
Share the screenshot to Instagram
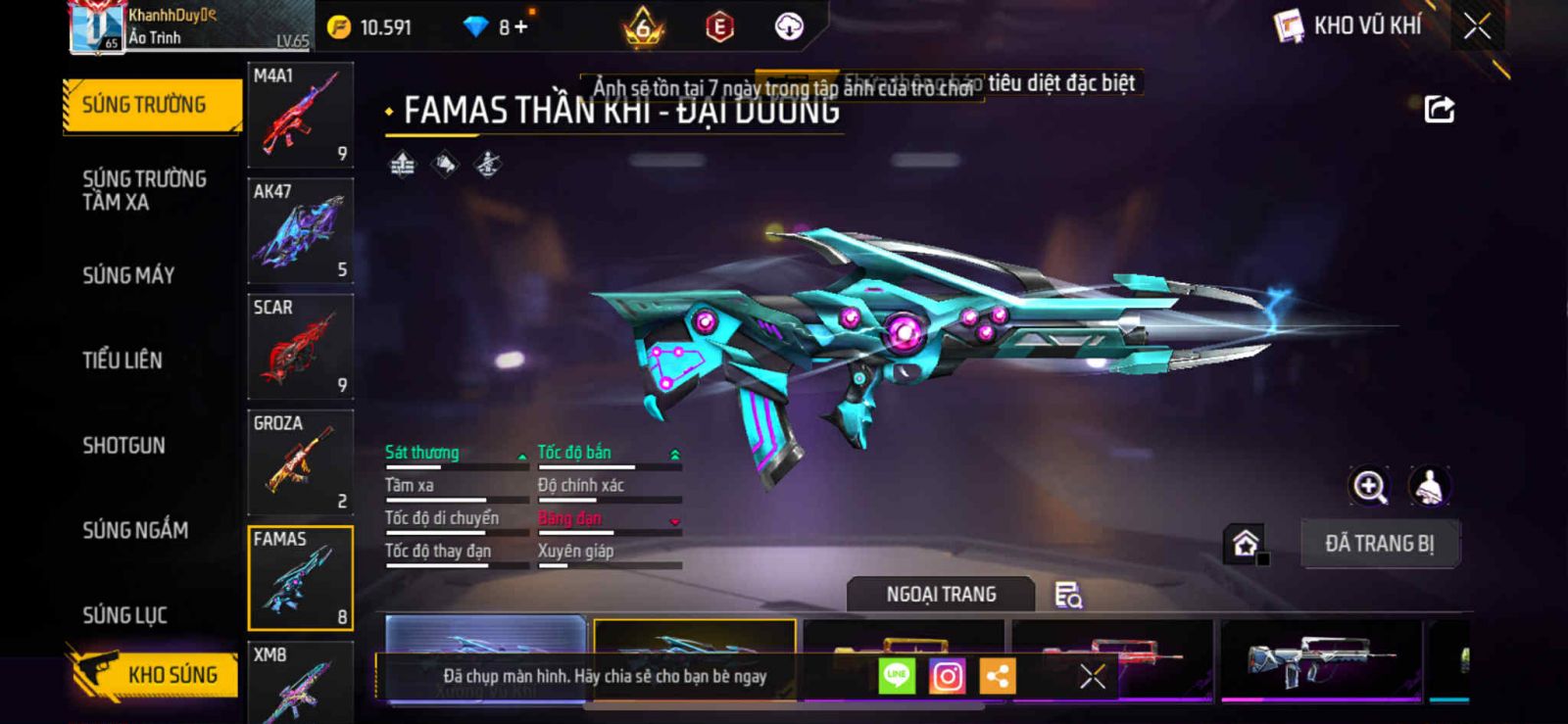947,676
